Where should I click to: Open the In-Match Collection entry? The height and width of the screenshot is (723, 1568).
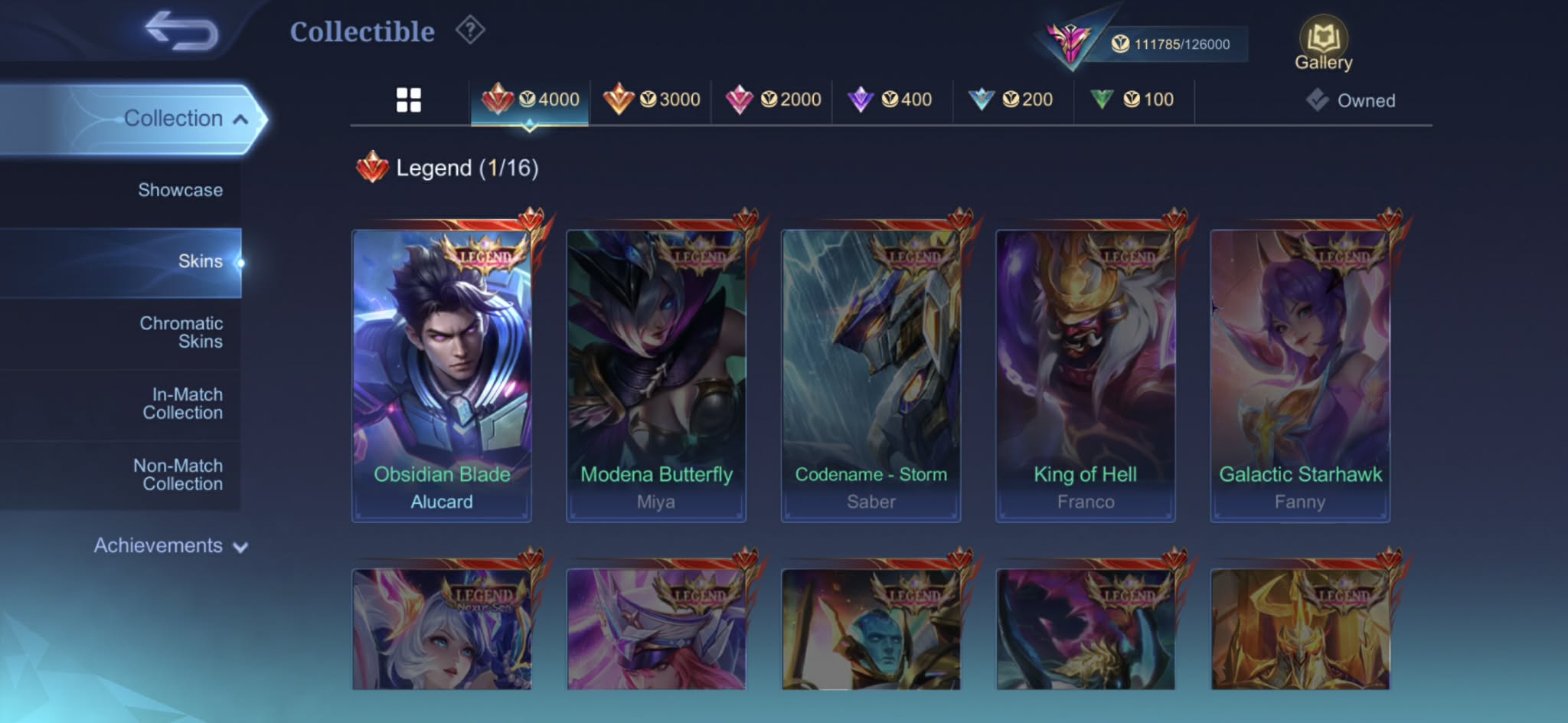click(x=183, y=404)
